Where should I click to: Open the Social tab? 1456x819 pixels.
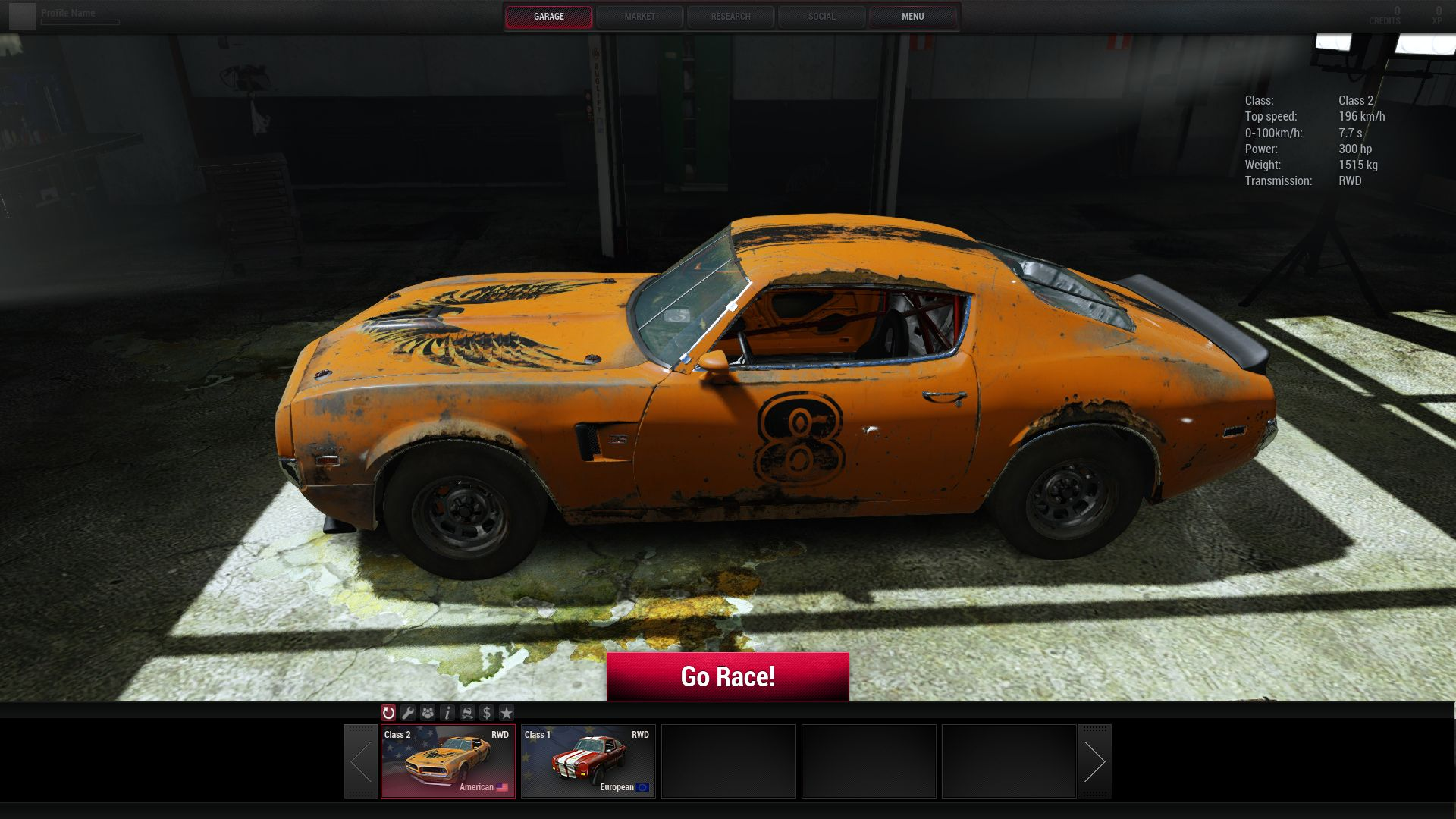coord(821,17)
